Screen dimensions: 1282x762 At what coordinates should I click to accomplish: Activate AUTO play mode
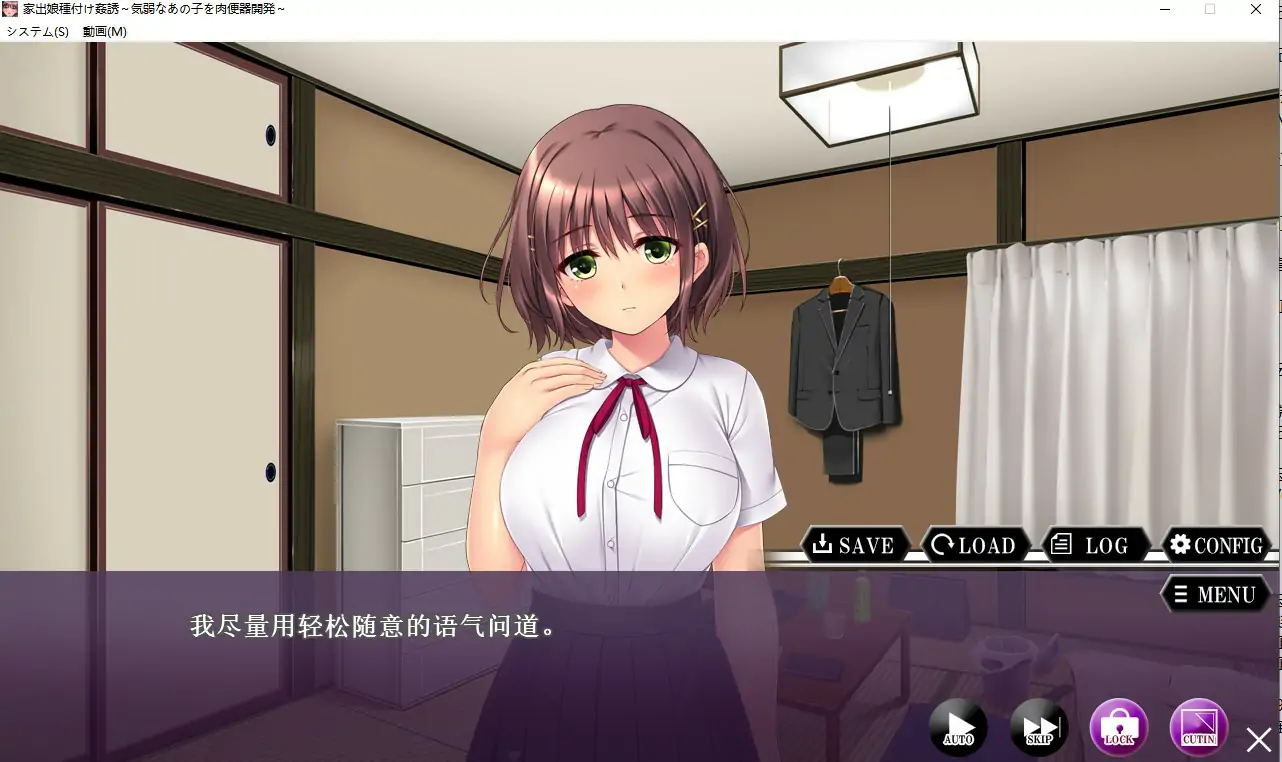click(957, 727)
